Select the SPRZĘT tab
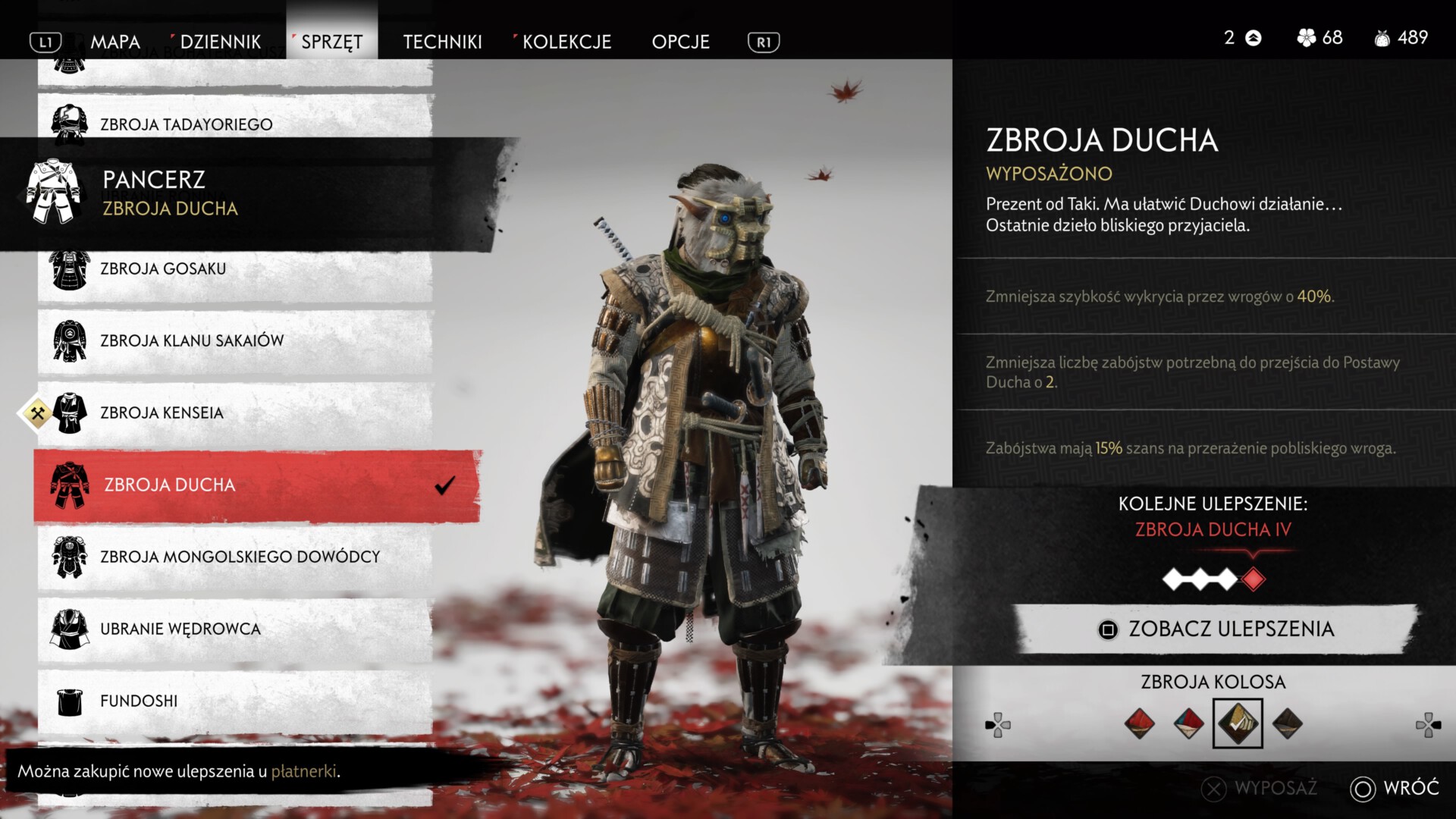1456x819 pixels. point(332,42)
